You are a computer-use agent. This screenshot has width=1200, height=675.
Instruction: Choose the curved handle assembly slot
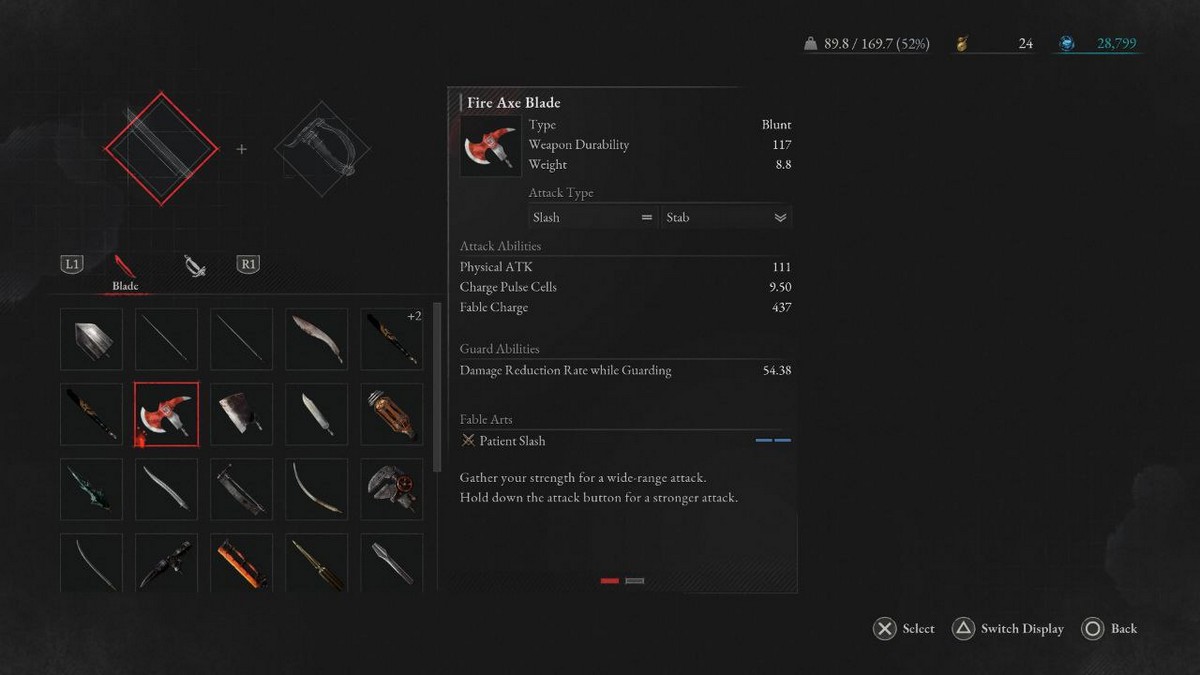click(321, 149)
